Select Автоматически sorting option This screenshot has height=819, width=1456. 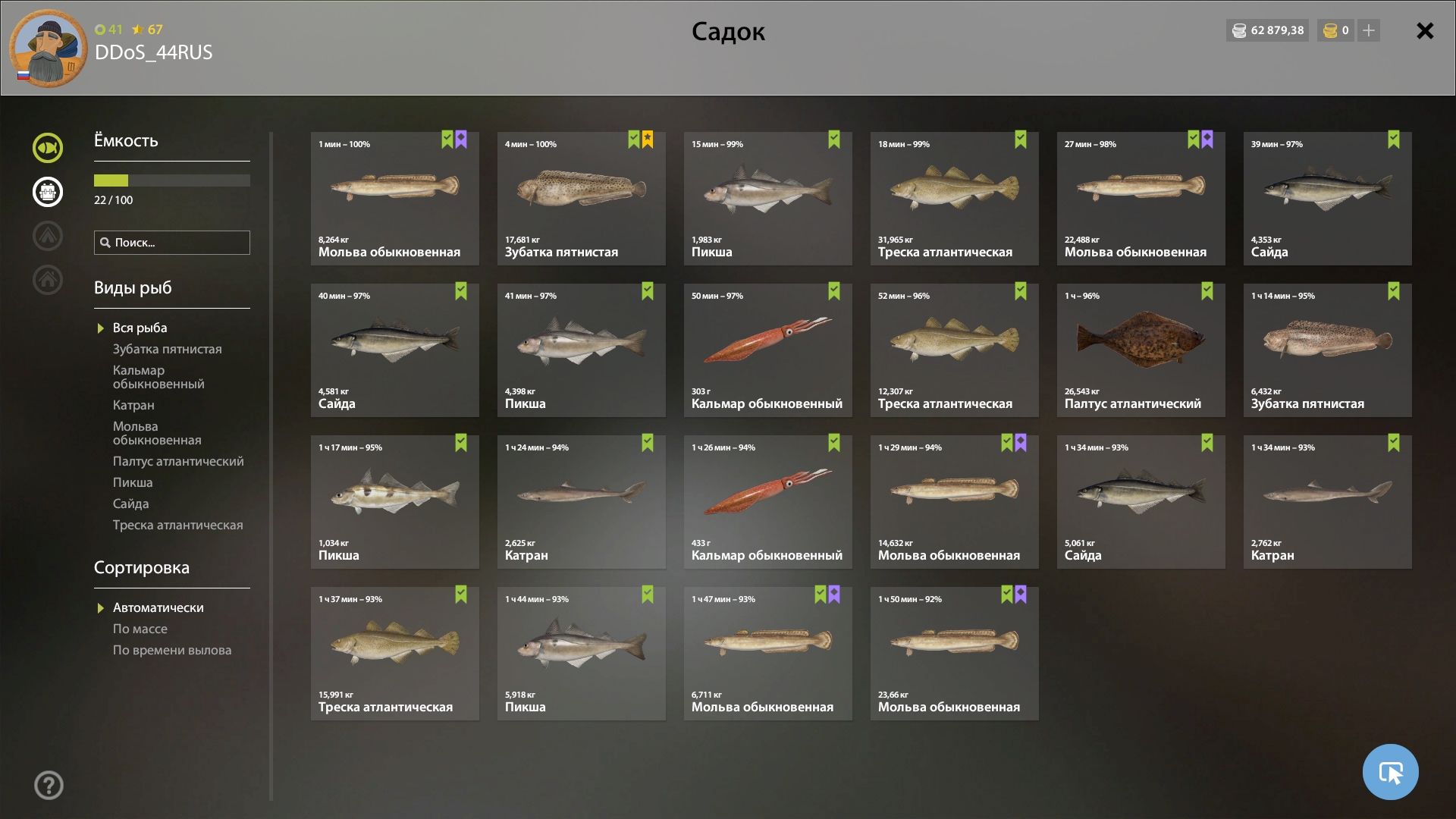click(x=158, y=607)
